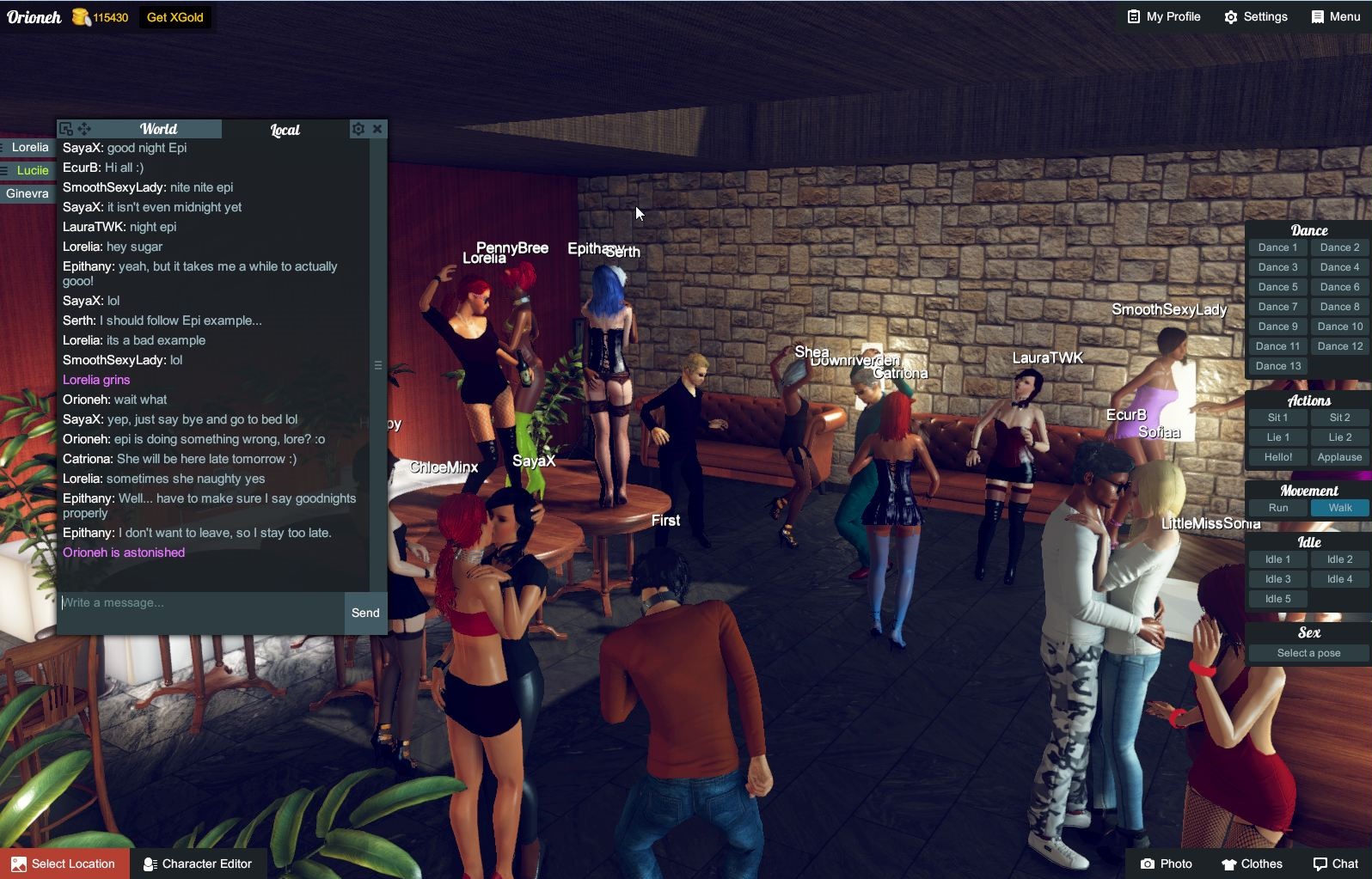The width and height of the screenshot is (1372, 879).
Task: Open chat window settings via gear icon
Action: pos(358,128)
